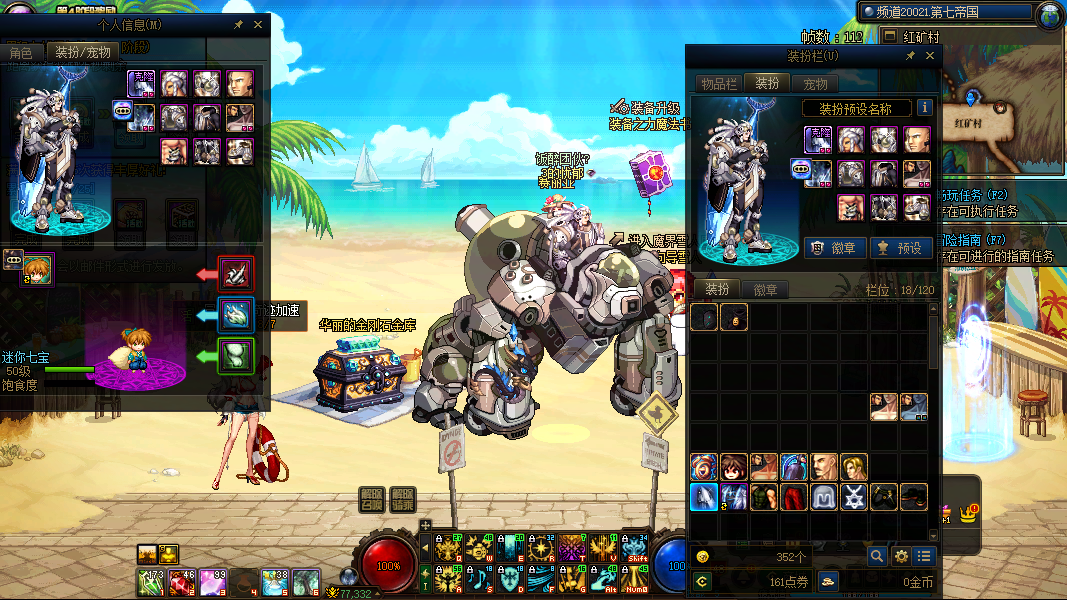Screen dimensions: 1067x600
Task: Close the 个人信息 window
Action: tap(258, 24)
